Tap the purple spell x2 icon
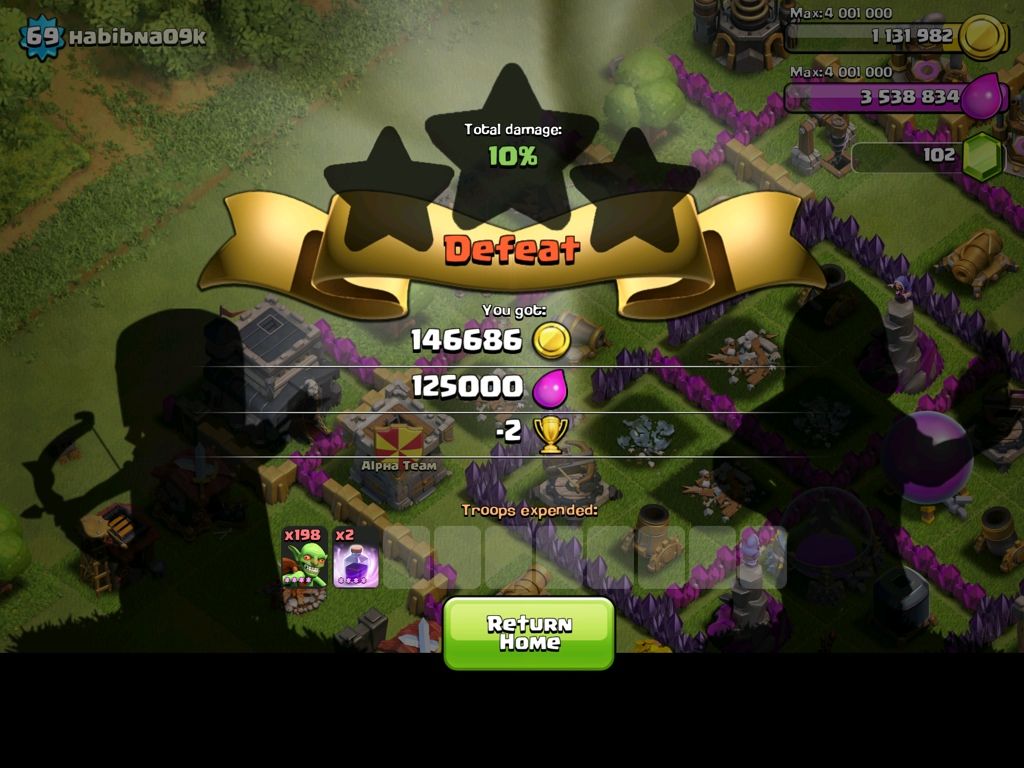Screen dimensions: 1024x768 click(x=355, y=557)
